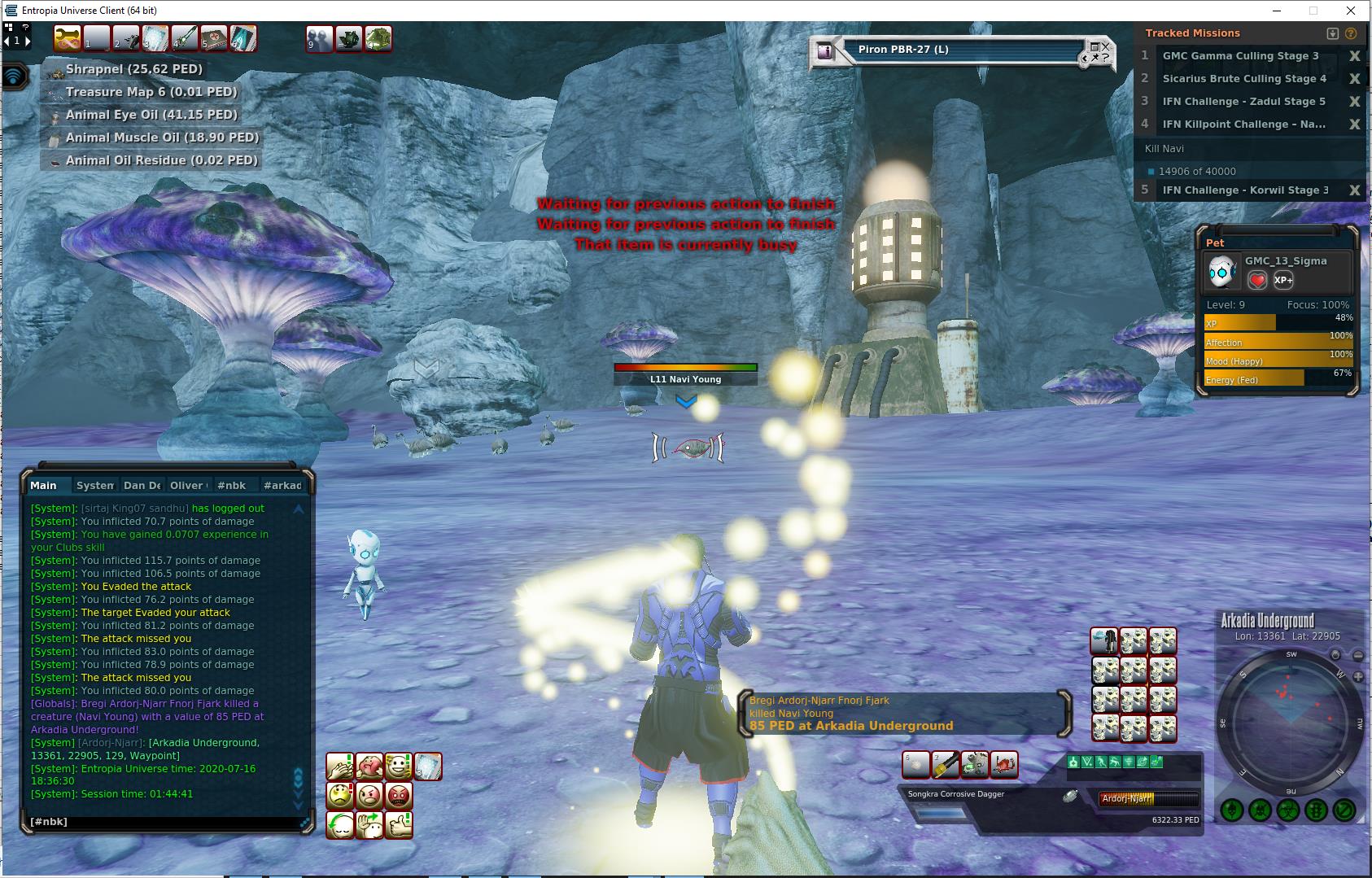1372x878 pixels.
Task: Click the red crab creature action icon
Action: click(1004, 765)
